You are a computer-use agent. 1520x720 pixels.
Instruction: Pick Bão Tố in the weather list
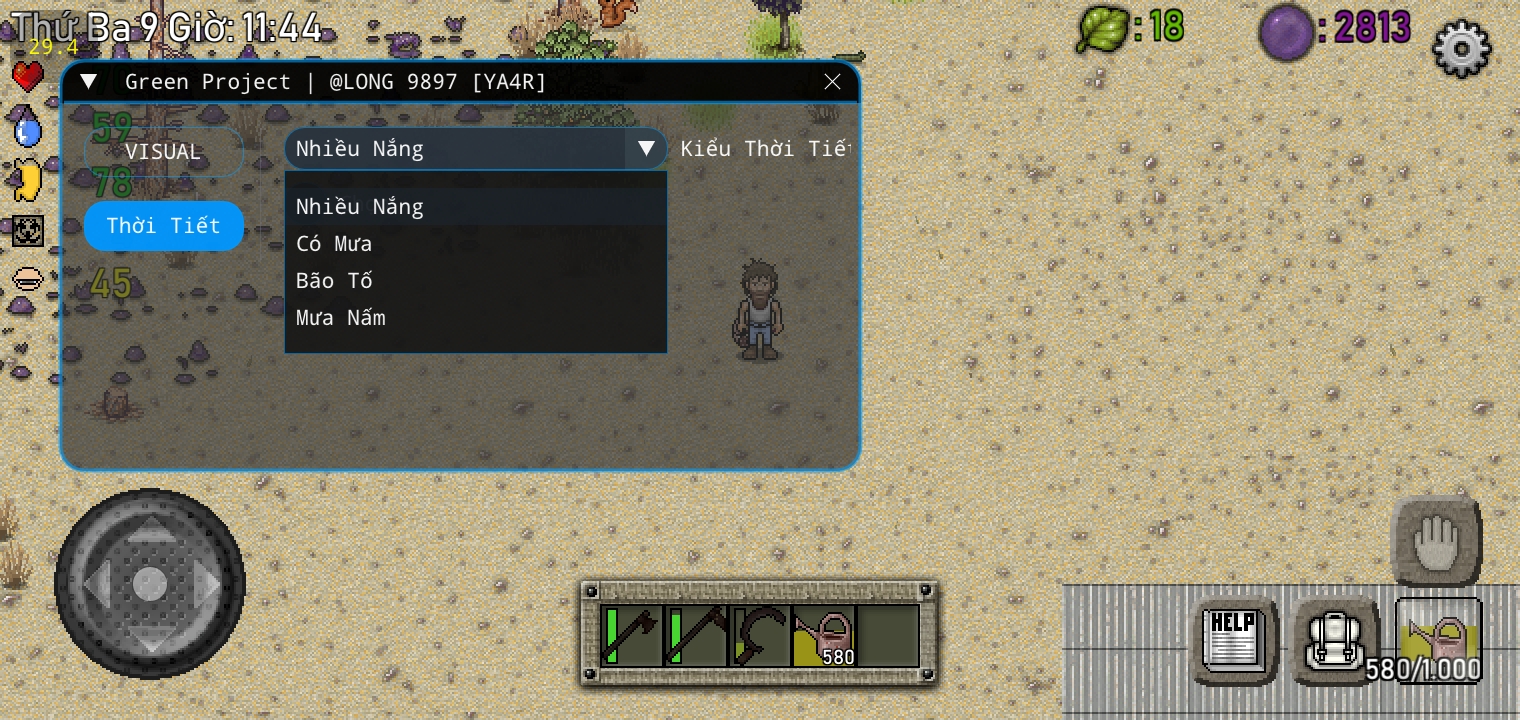(334, 281)
